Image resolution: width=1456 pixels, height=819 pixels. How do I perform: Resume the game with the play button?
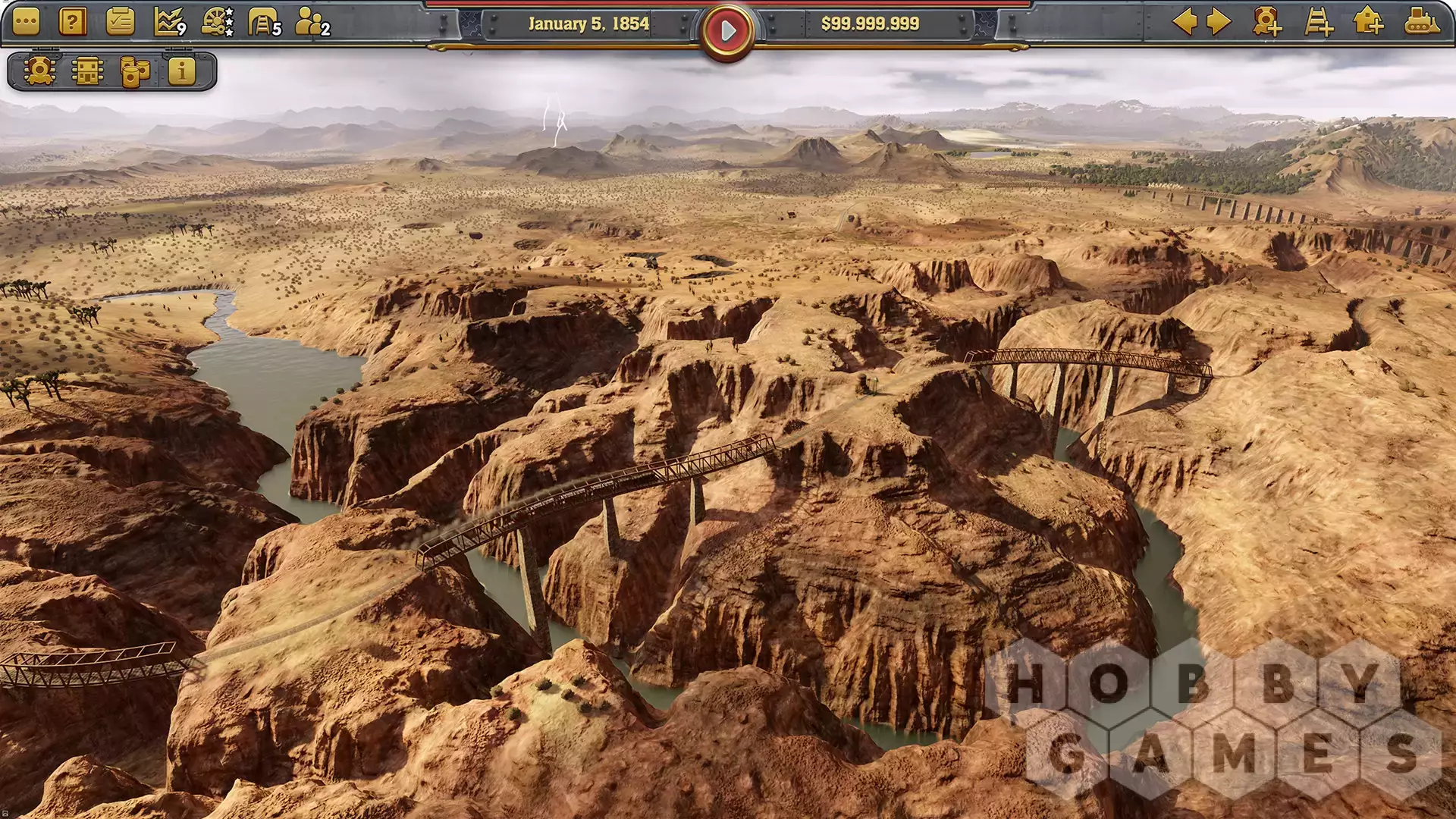tap(727, 31)
